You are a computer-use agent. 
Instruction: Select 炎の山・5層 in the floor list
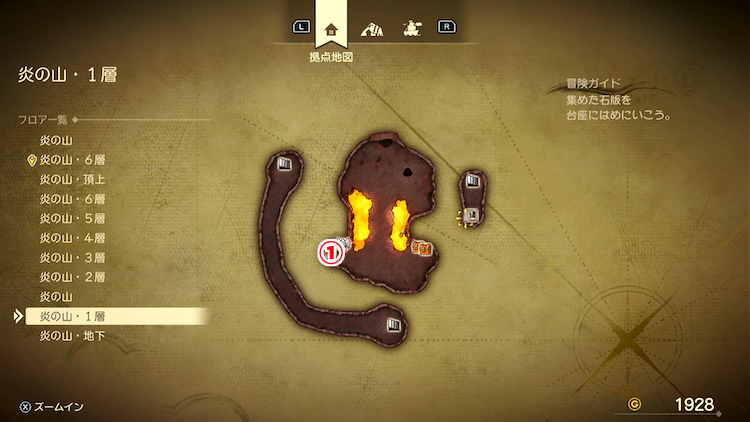click(x=73, y=218)
